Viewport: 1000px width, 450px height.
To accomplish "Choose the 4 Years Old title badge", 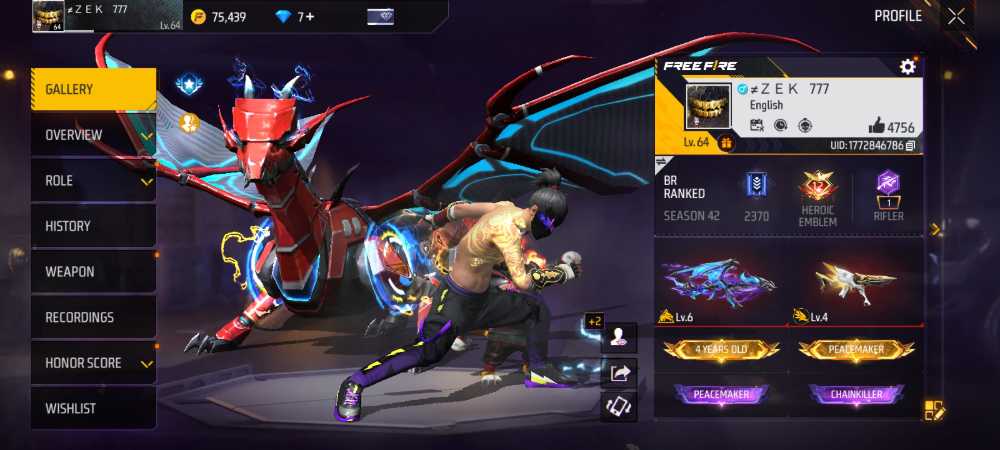I will pos(721,350).
